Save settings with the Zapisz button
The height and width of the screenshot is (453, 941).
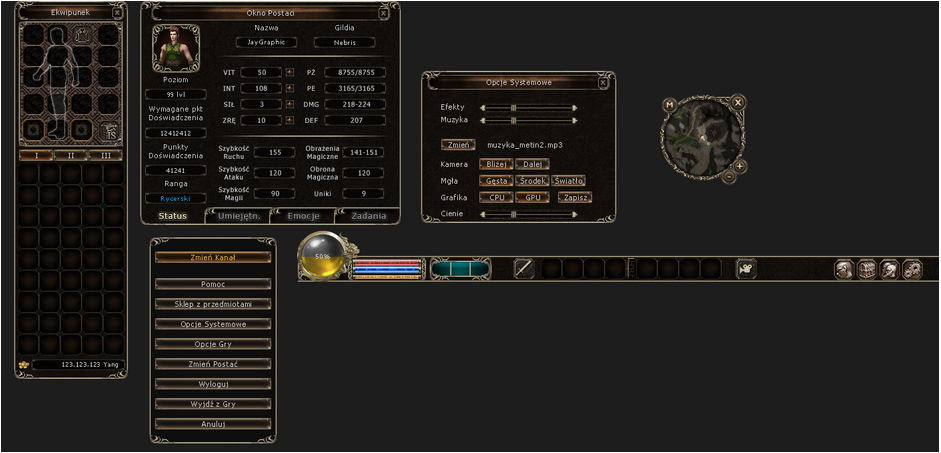pyautogui.click(x=574, y=198)
